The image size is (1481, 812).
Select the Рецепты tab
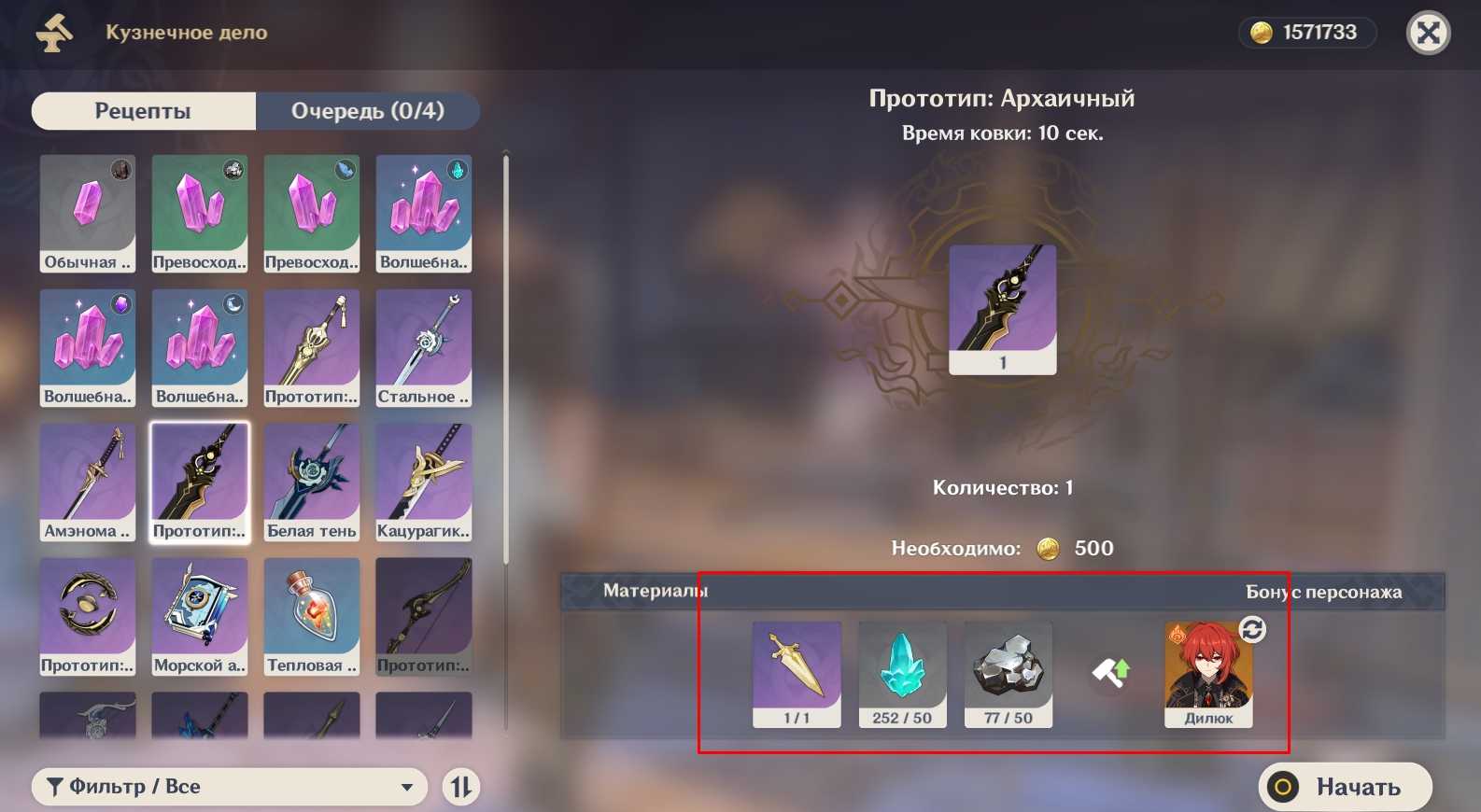[143, 111]
